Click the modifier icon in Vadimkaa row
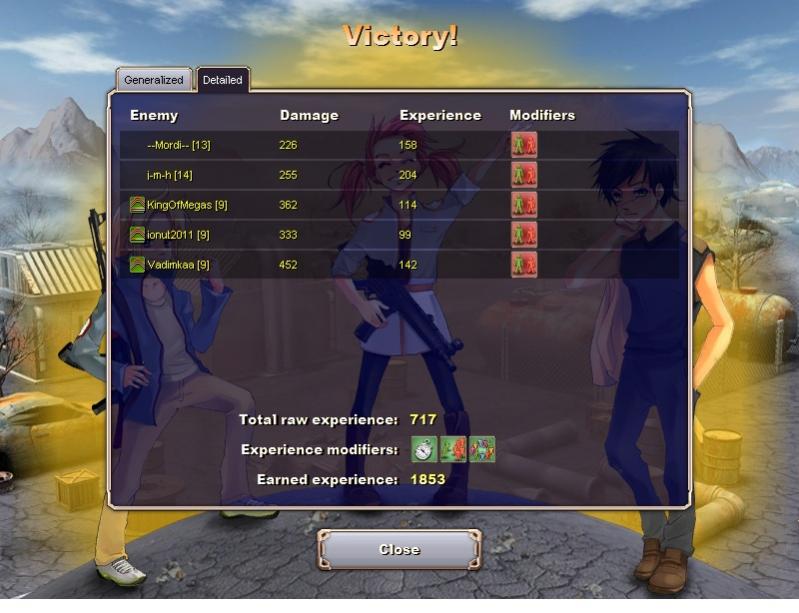 point(524,265)
